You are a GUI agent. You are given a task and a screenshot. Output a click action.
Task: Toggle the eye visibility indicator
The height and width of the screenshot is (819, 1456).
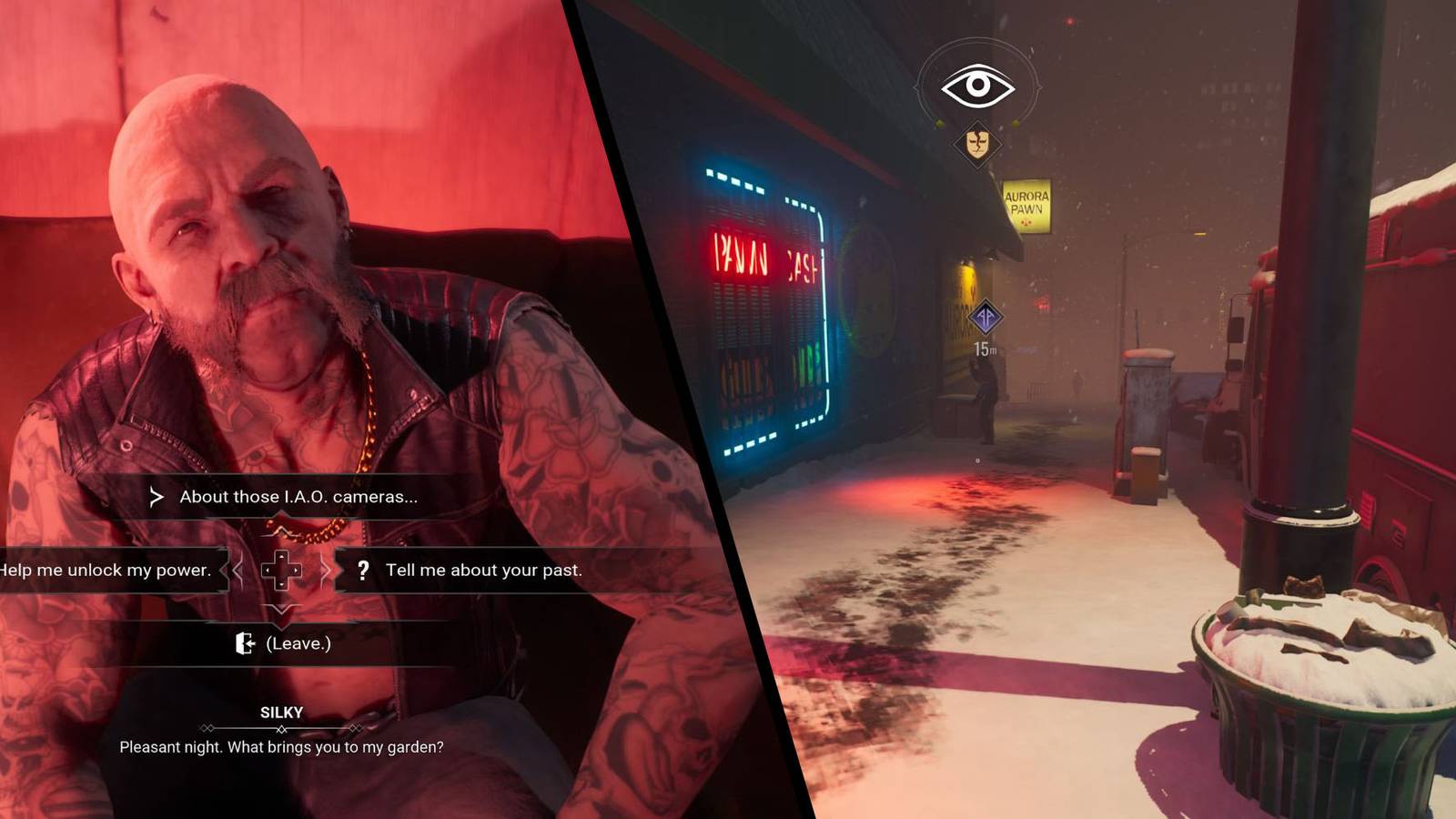click(978, 86)
